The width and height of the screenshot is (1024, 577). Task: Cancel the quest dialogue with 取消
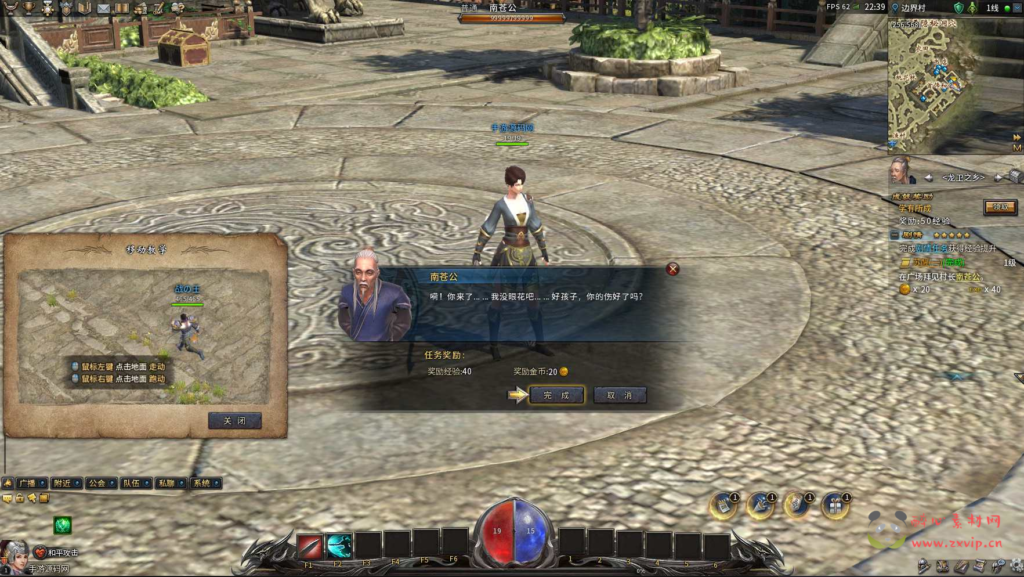click(x=620, y=395)
